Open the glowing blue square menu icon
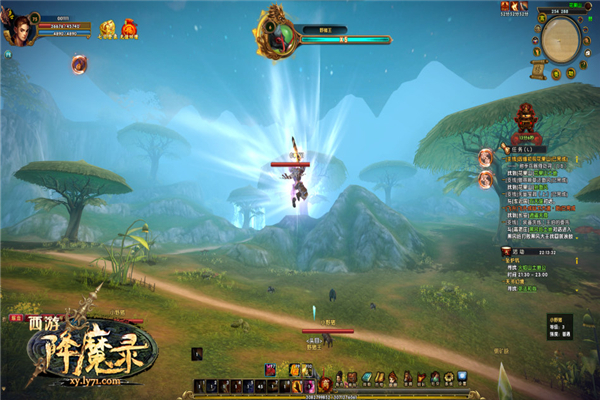600x400 pixels. pos(462,377)
